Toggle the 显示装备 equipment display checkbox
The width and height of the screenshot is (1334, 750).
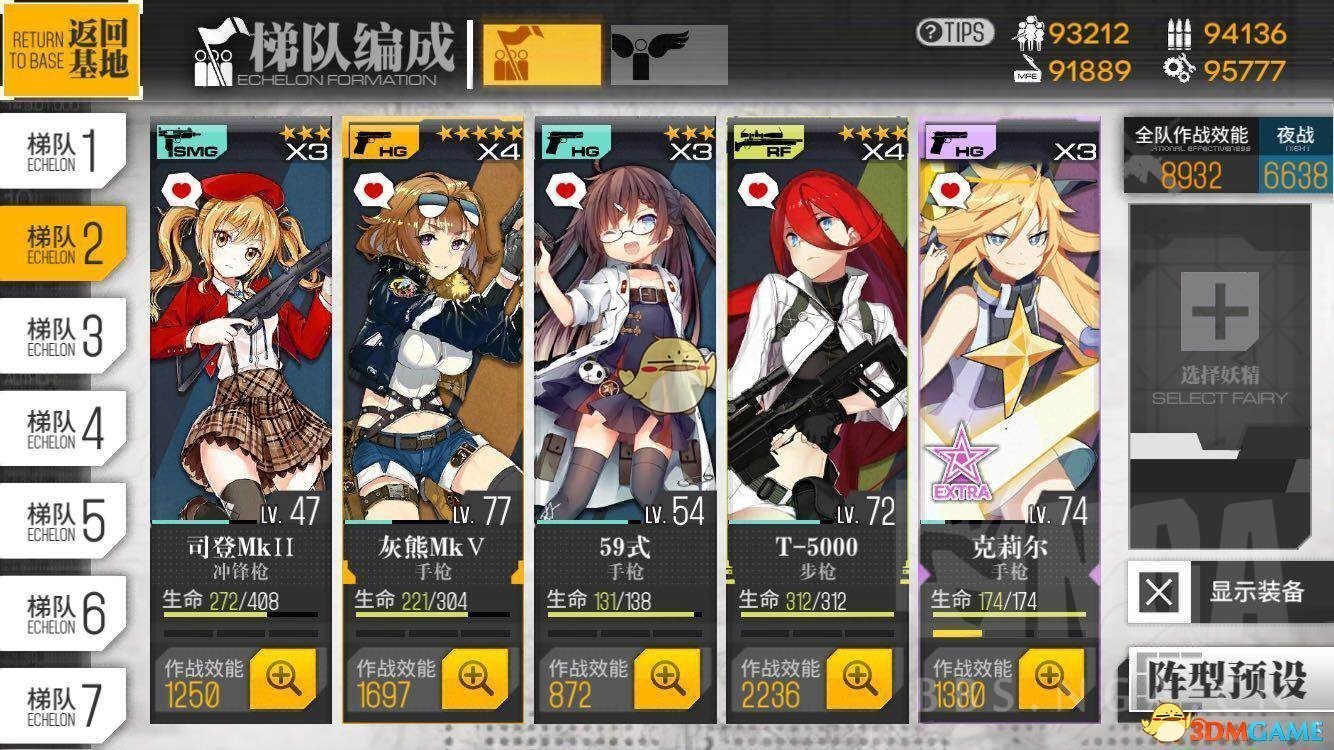(1158, 592)
